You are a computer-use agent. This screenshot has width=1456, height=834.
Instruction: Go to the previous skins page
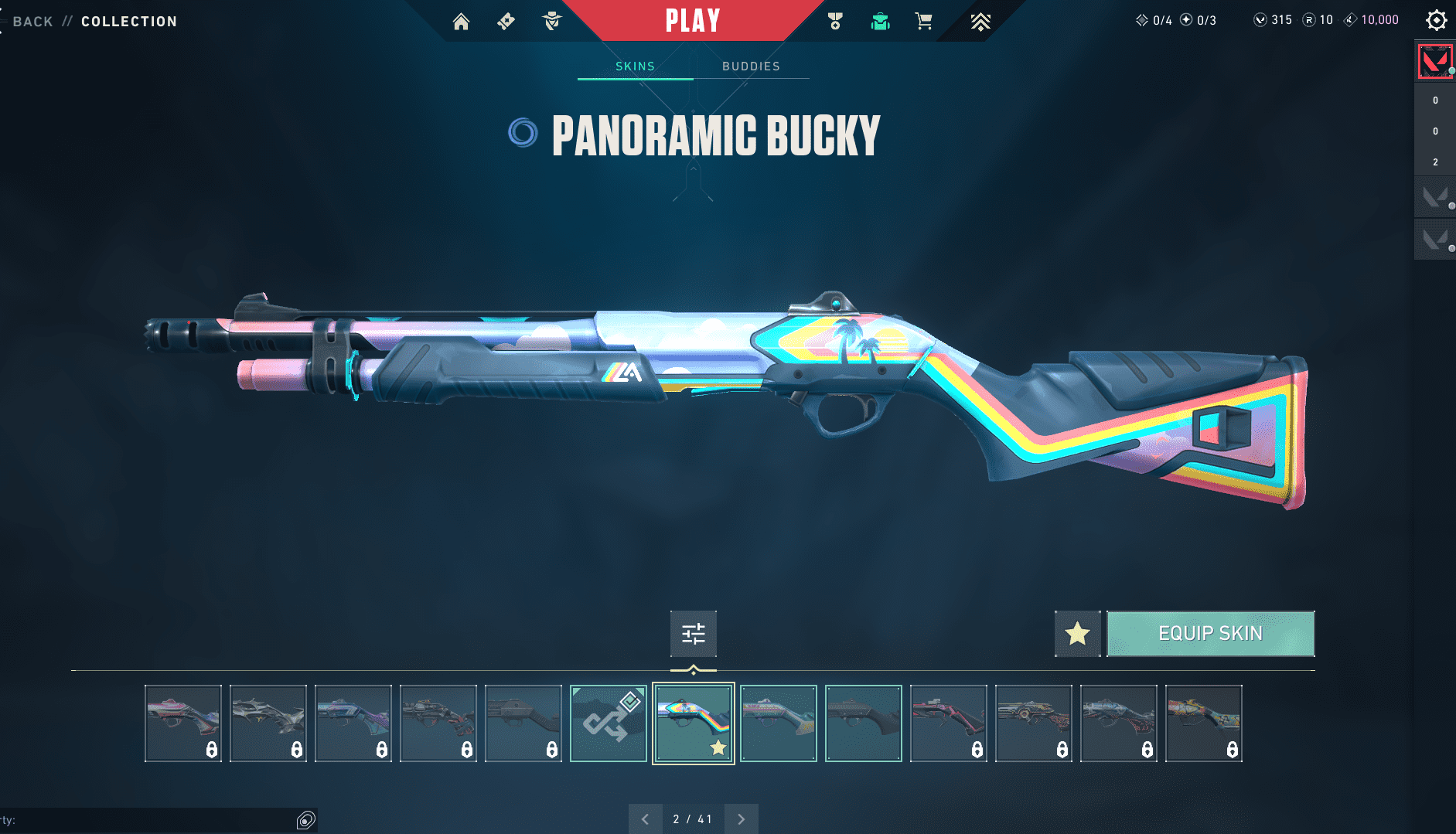[645, 819]
